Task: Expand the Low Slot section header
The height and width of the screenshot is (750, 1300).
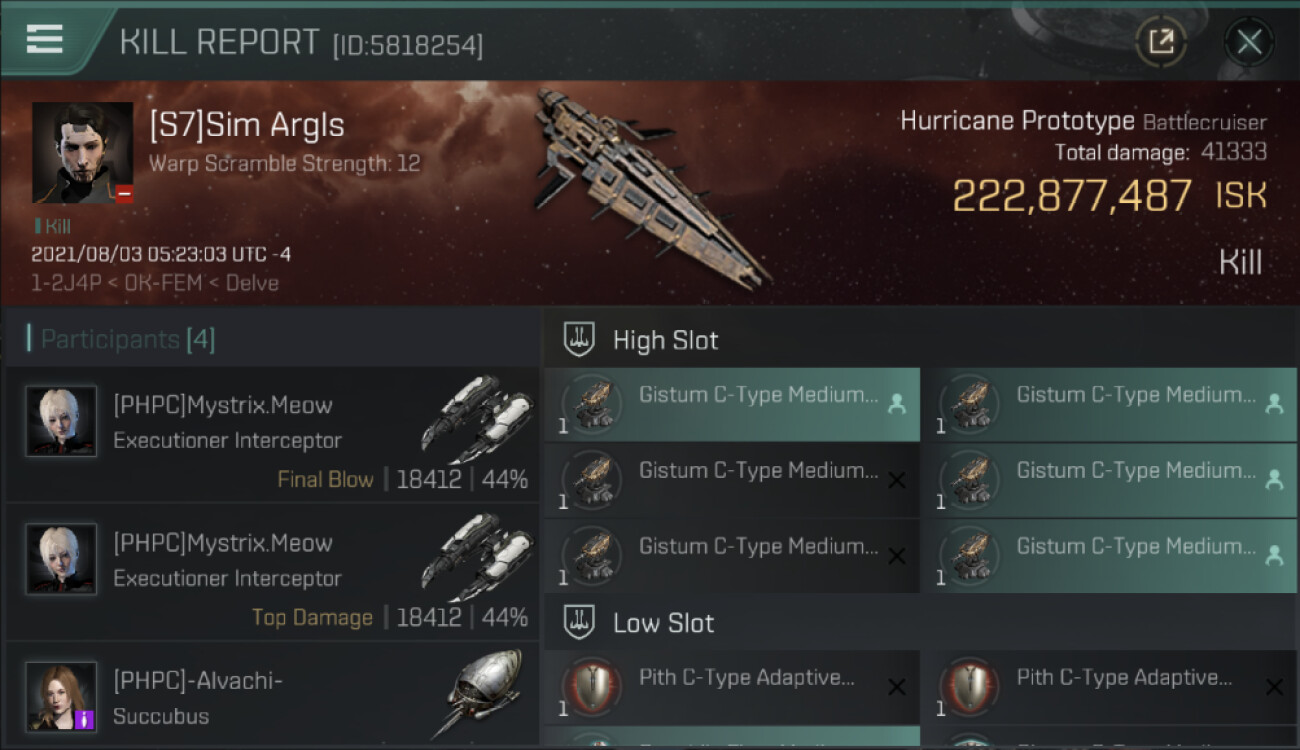Action: pos(664,623)
